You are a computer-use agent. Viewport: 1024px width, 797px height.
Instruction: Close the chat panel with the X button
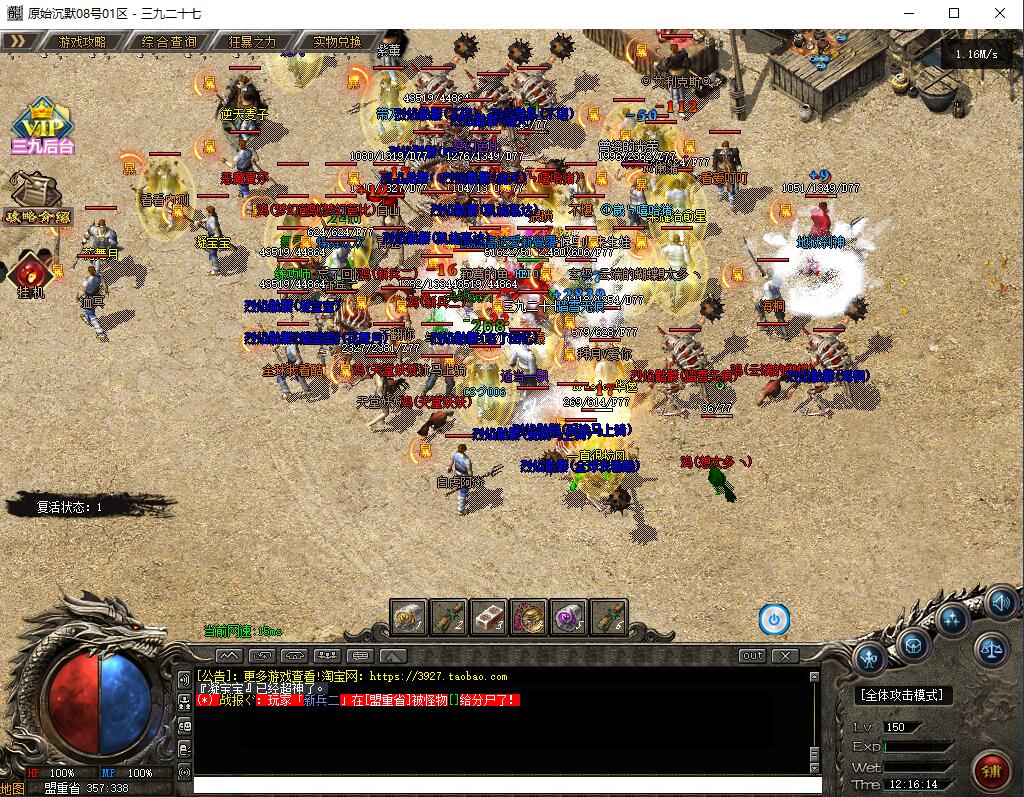(x=785, y=656)
